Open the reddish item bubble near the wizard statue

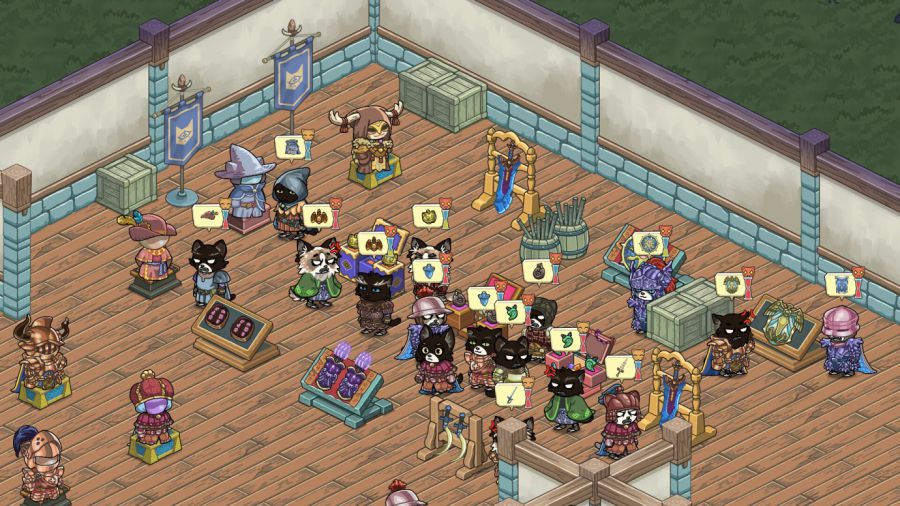tap(208, 214)
